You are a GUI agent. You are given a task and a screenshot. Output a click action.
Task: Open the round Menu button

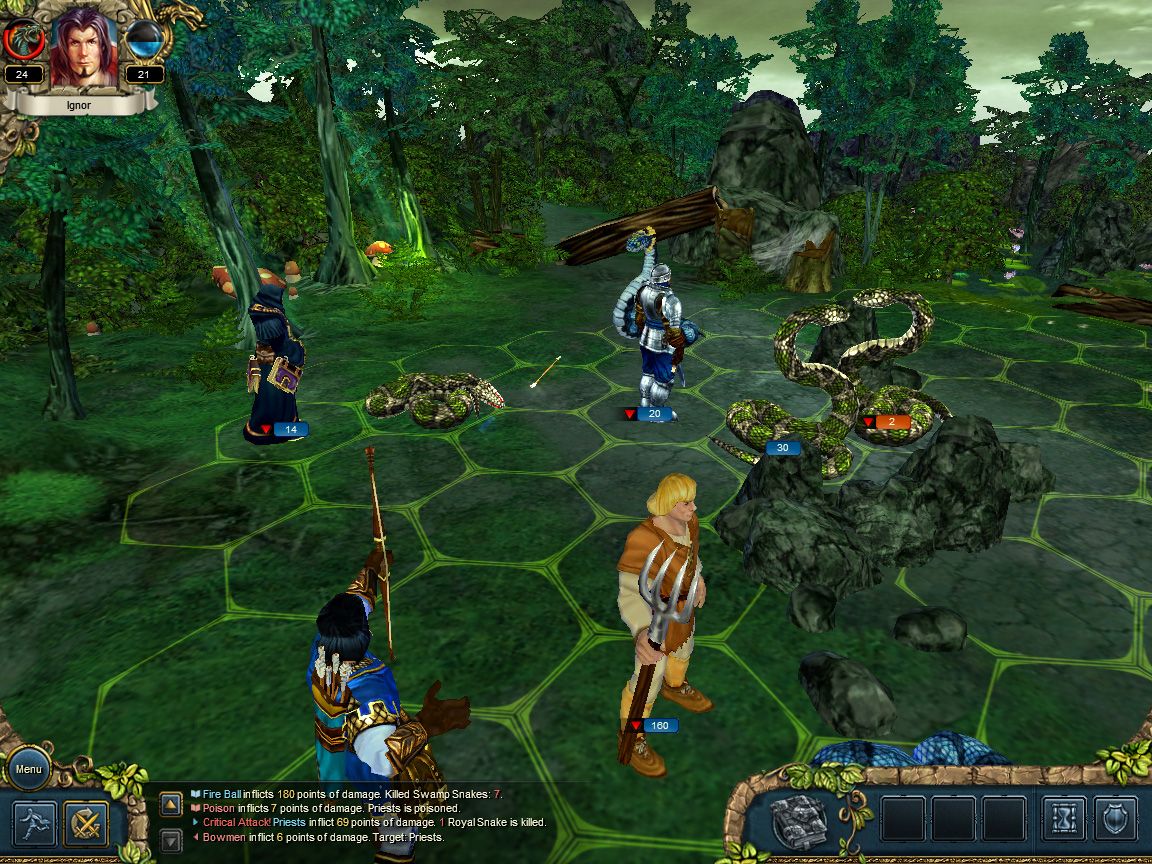[28, 769]
